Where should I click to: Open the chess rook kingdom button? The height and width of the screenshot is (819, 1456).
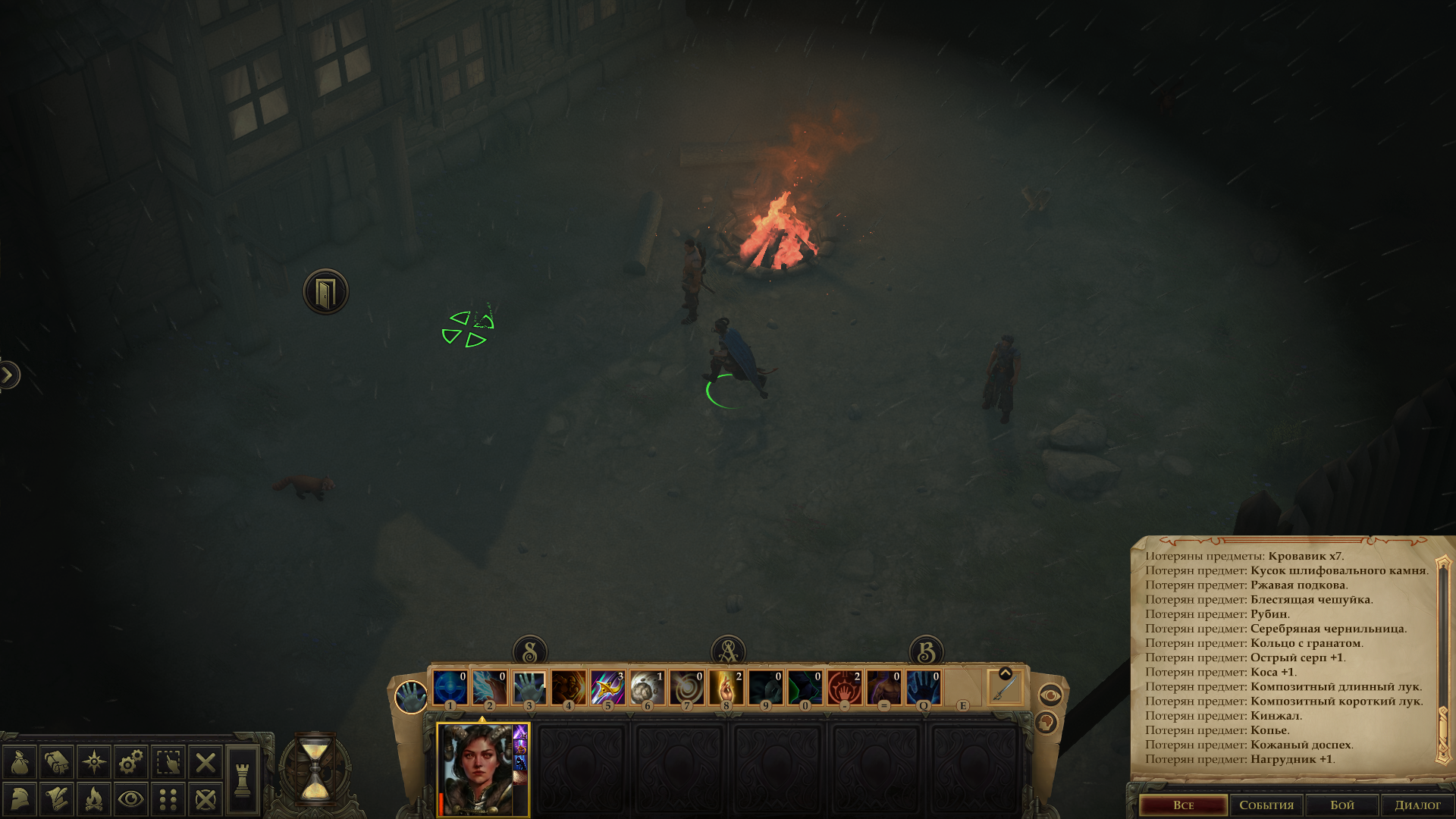pos(243,780)
